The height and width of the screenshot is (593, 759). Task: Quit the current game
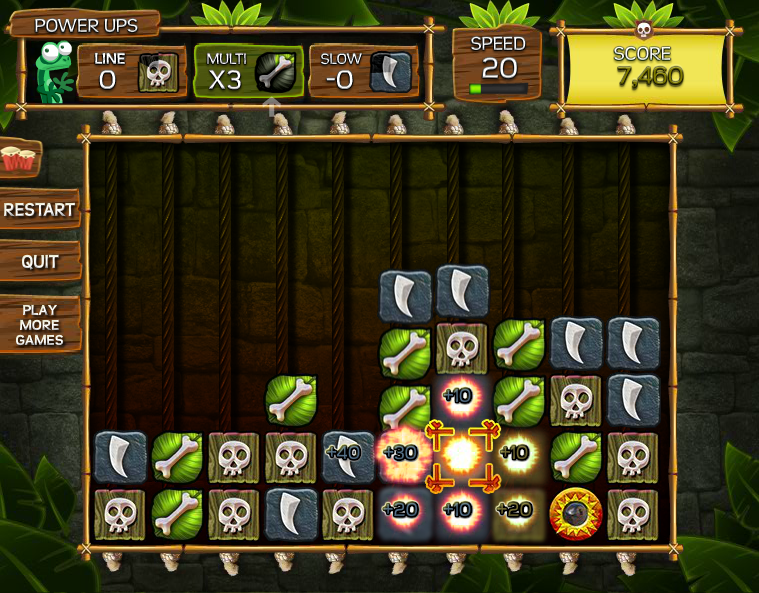tap(39, 262)
